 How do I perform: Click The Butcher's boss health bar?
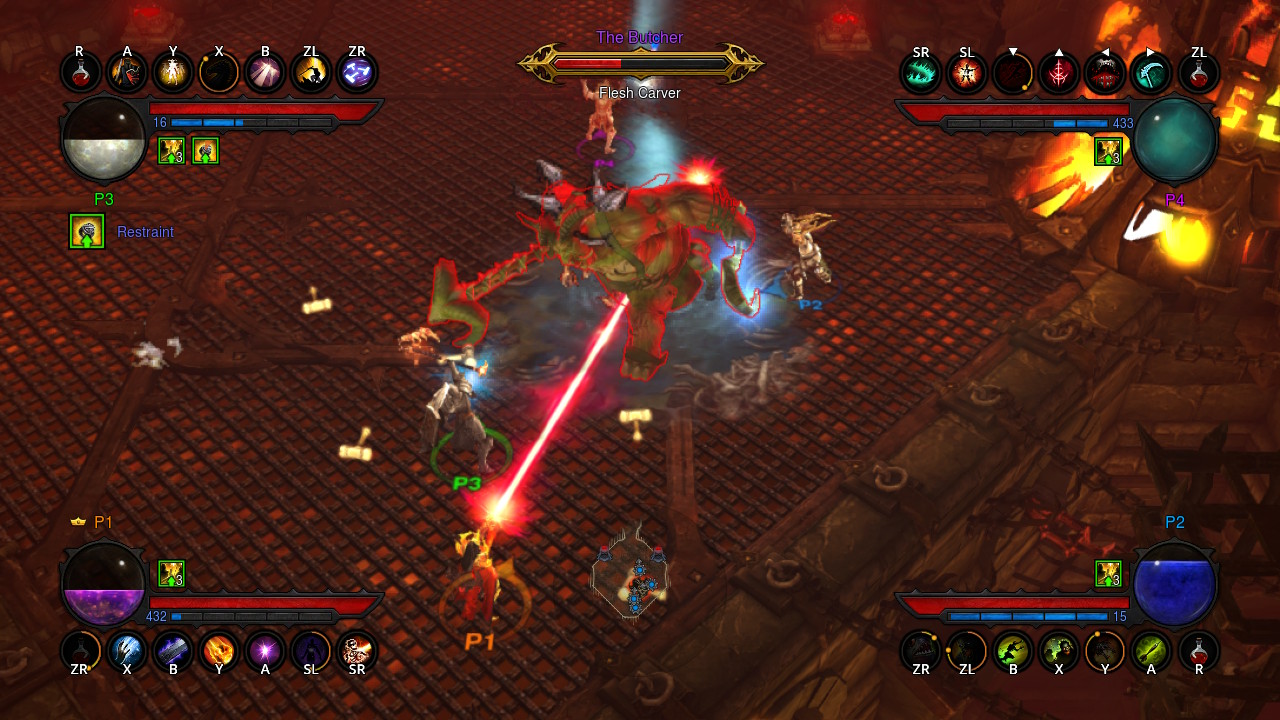point(640,61)
